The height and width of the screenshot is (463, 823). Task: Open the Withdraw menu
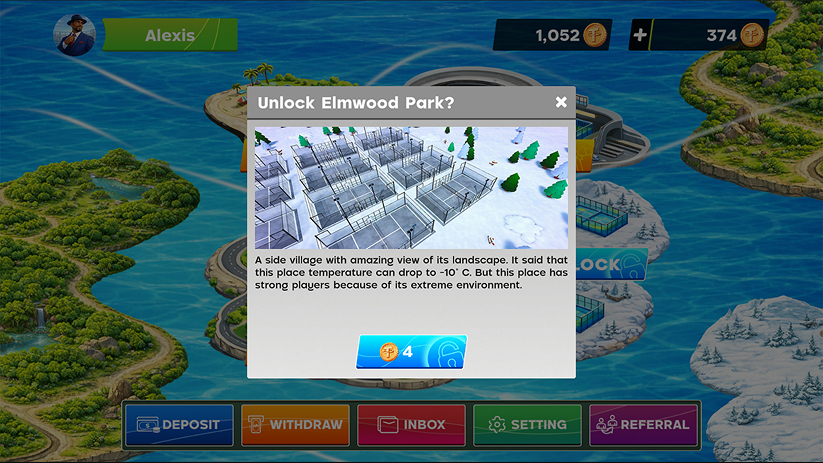(x=295, y=425)
